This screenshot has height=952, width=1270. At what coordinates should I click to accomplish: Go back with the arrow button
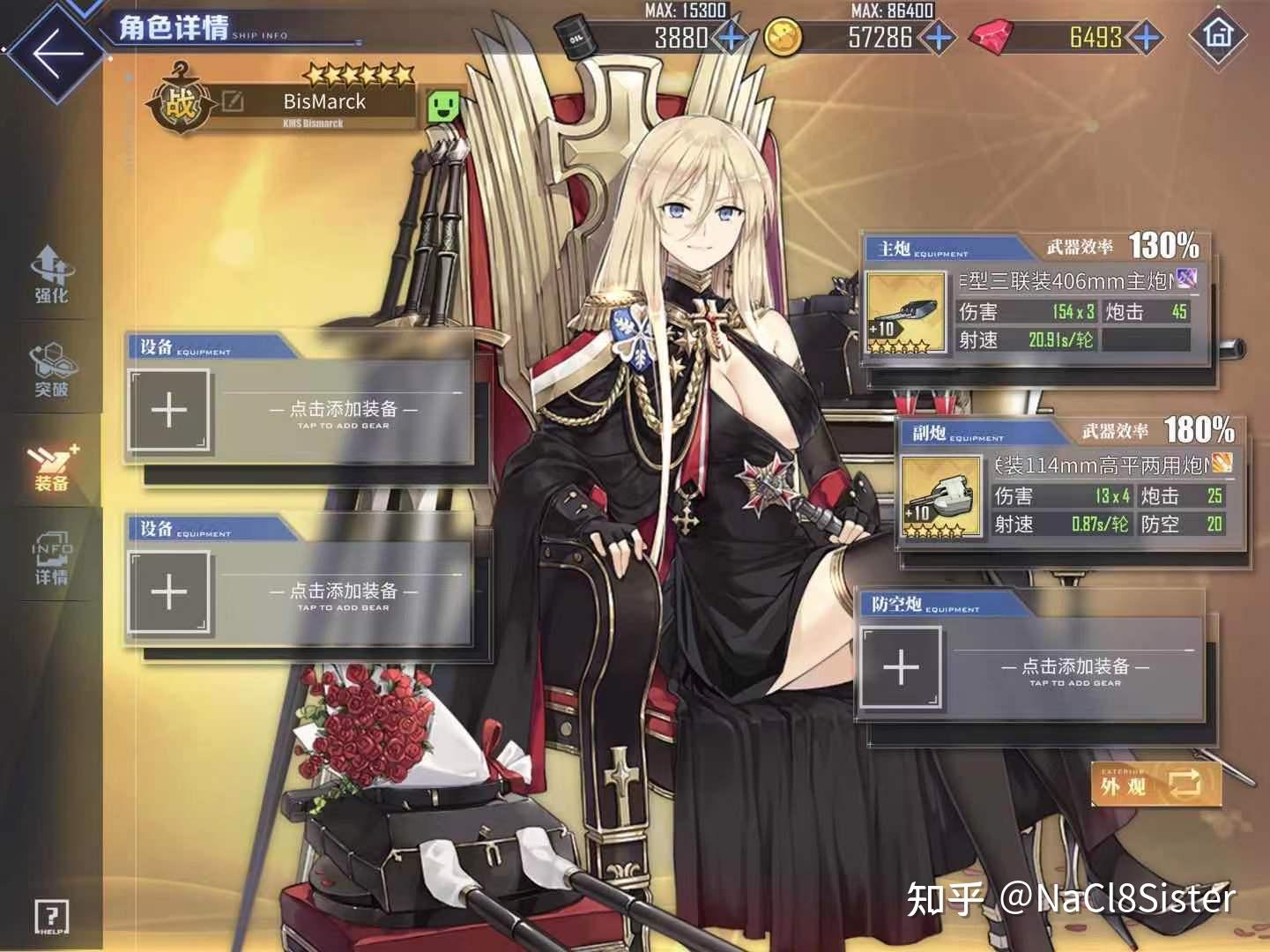[56, 51]
